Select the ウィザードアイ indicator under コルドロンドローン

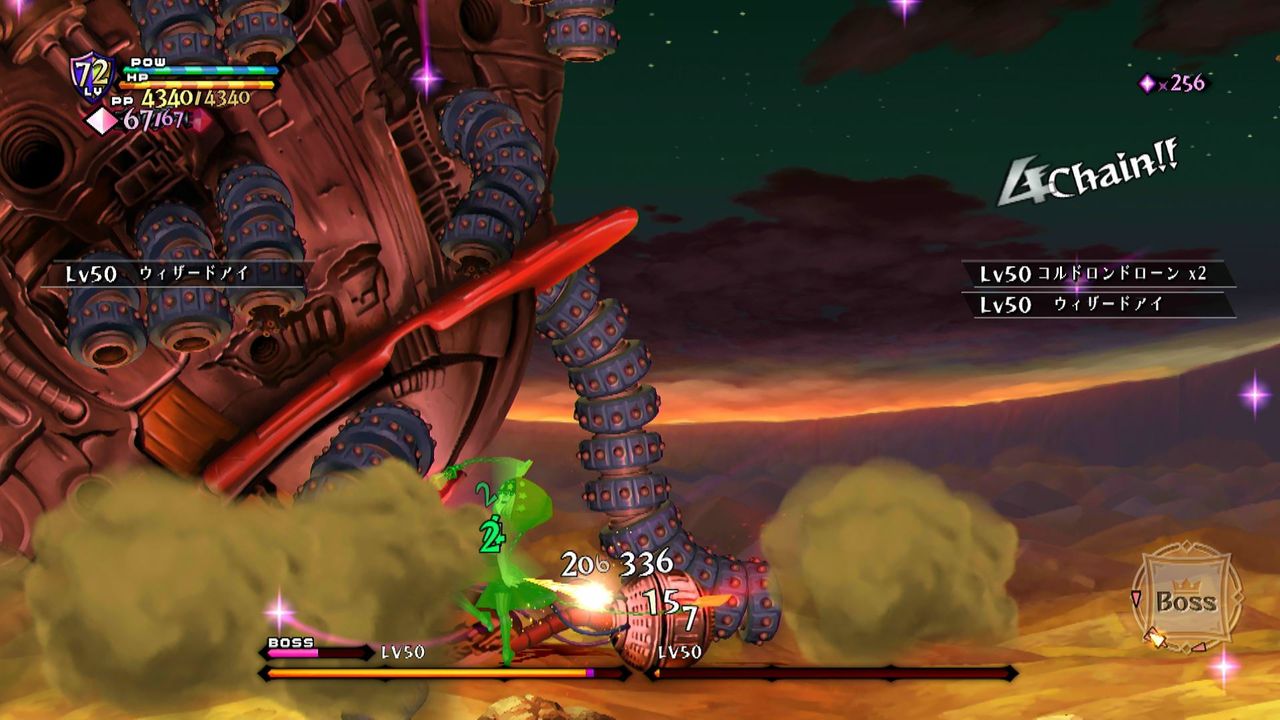[1097, 305]
